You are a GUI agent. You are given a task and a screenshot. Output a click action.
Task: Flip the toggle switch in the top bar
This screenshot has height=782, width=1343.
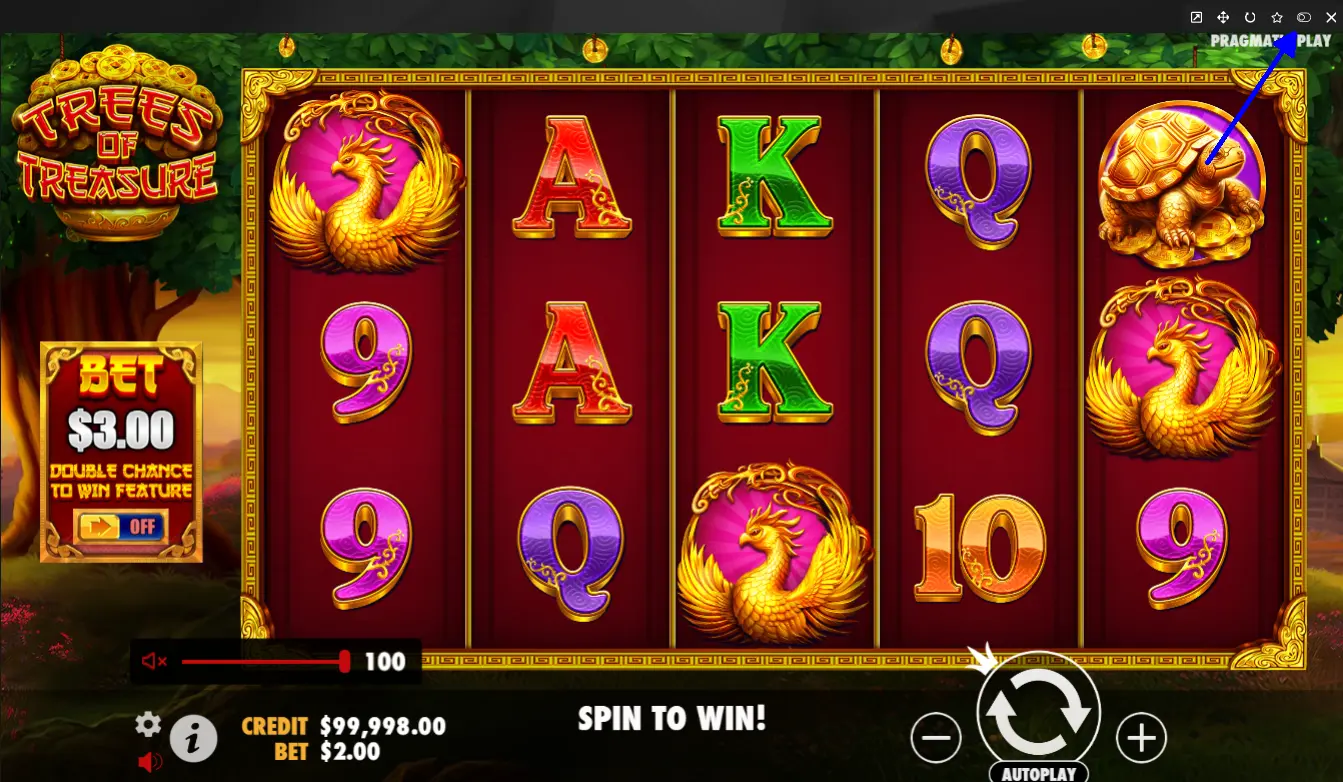[x=1303, y=17]
